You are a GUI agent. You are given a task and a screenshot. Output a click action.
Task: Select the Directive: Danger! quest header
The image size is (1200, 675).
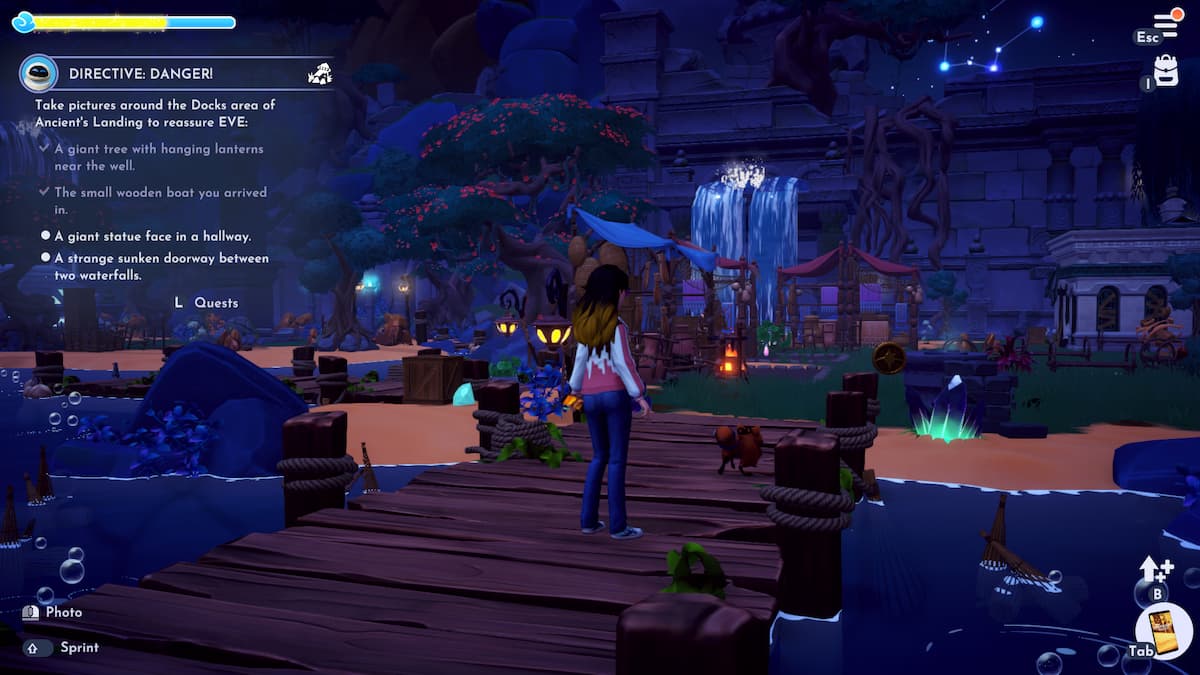(x=141, y=73)
